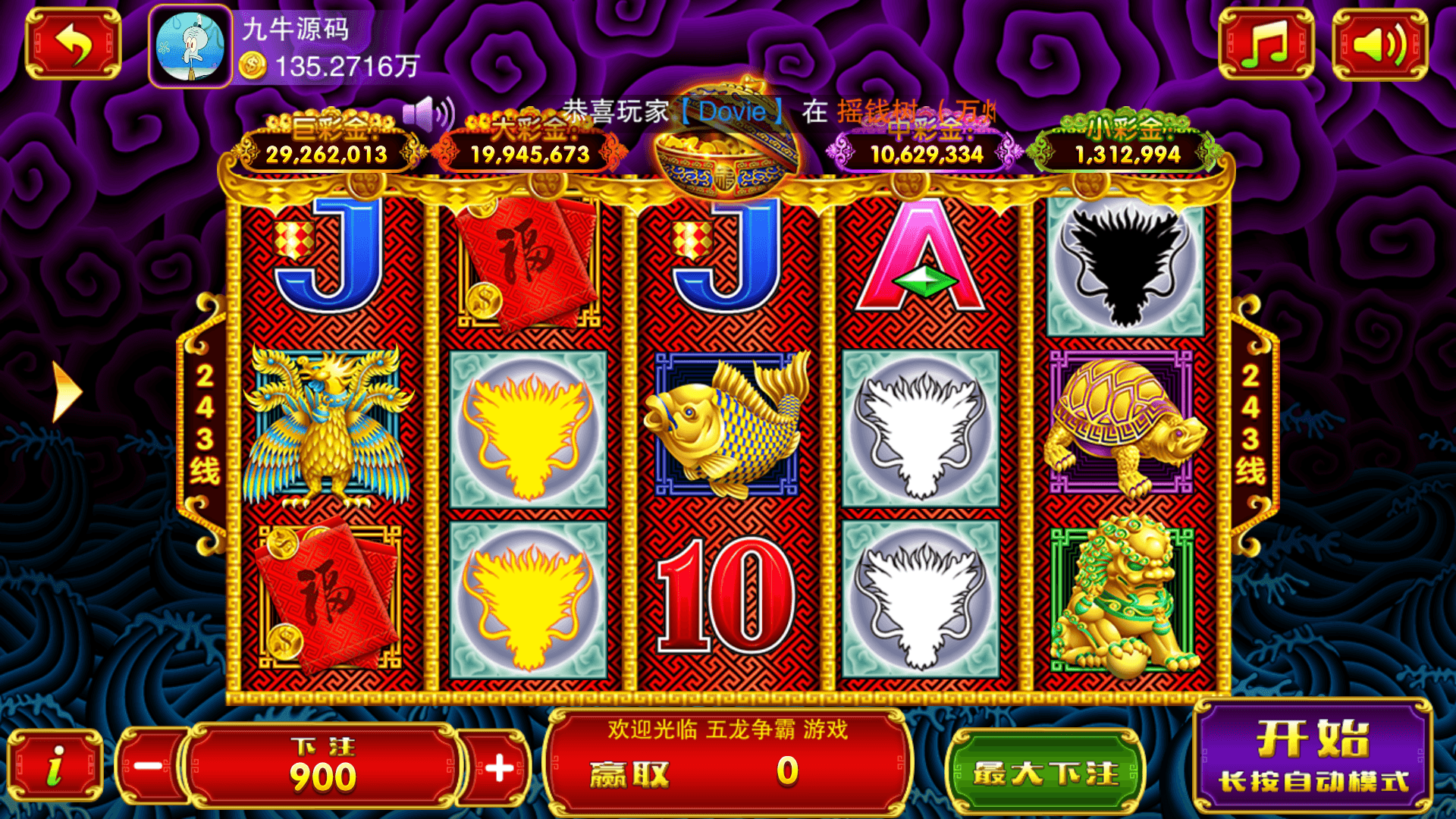Choose the green max bet button
Viewport: 1456px width, 819px height.
[x=1046, y=772]
